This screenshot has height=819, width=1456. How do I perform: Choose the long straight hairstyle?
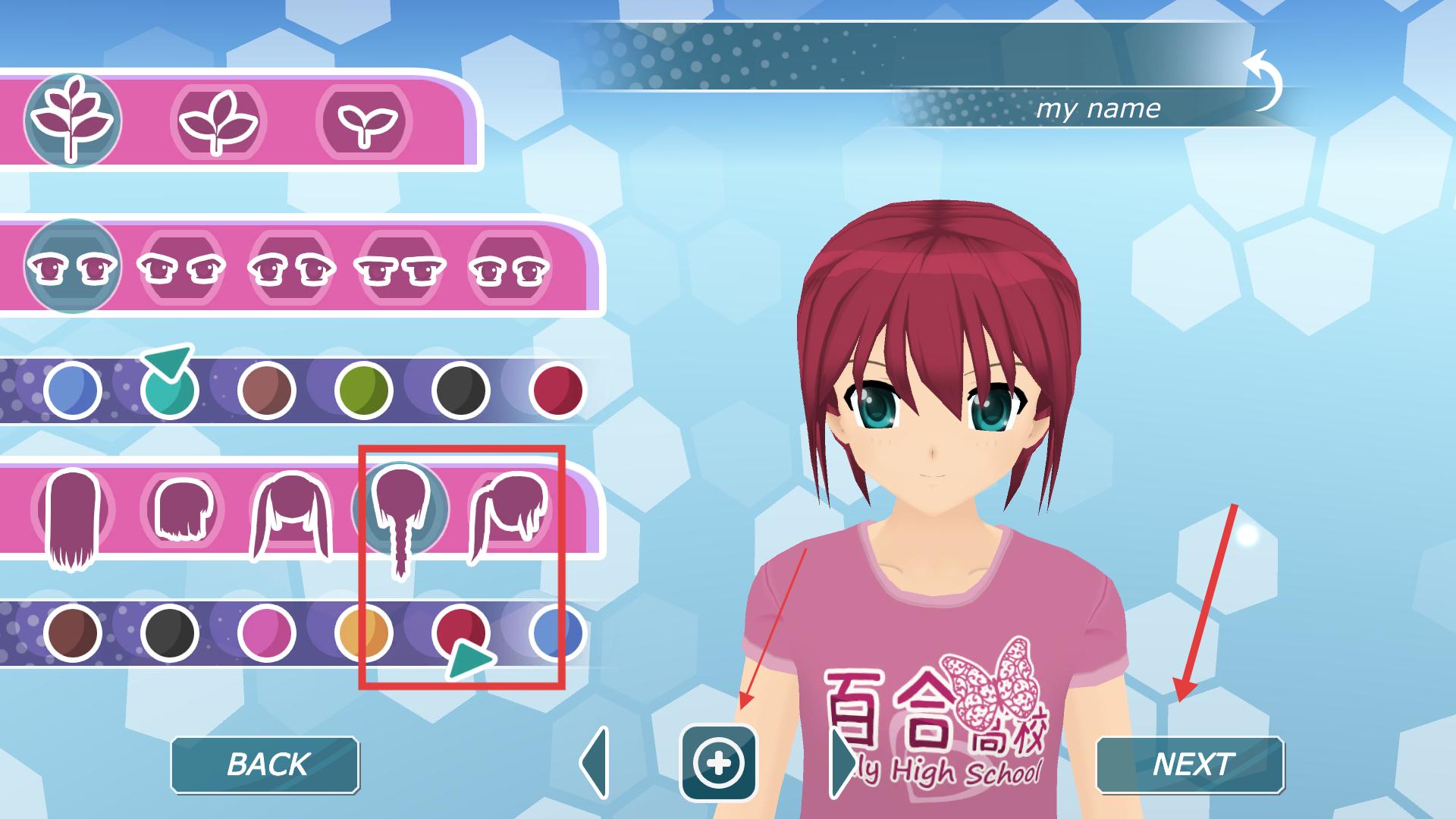tap(72, 519)
